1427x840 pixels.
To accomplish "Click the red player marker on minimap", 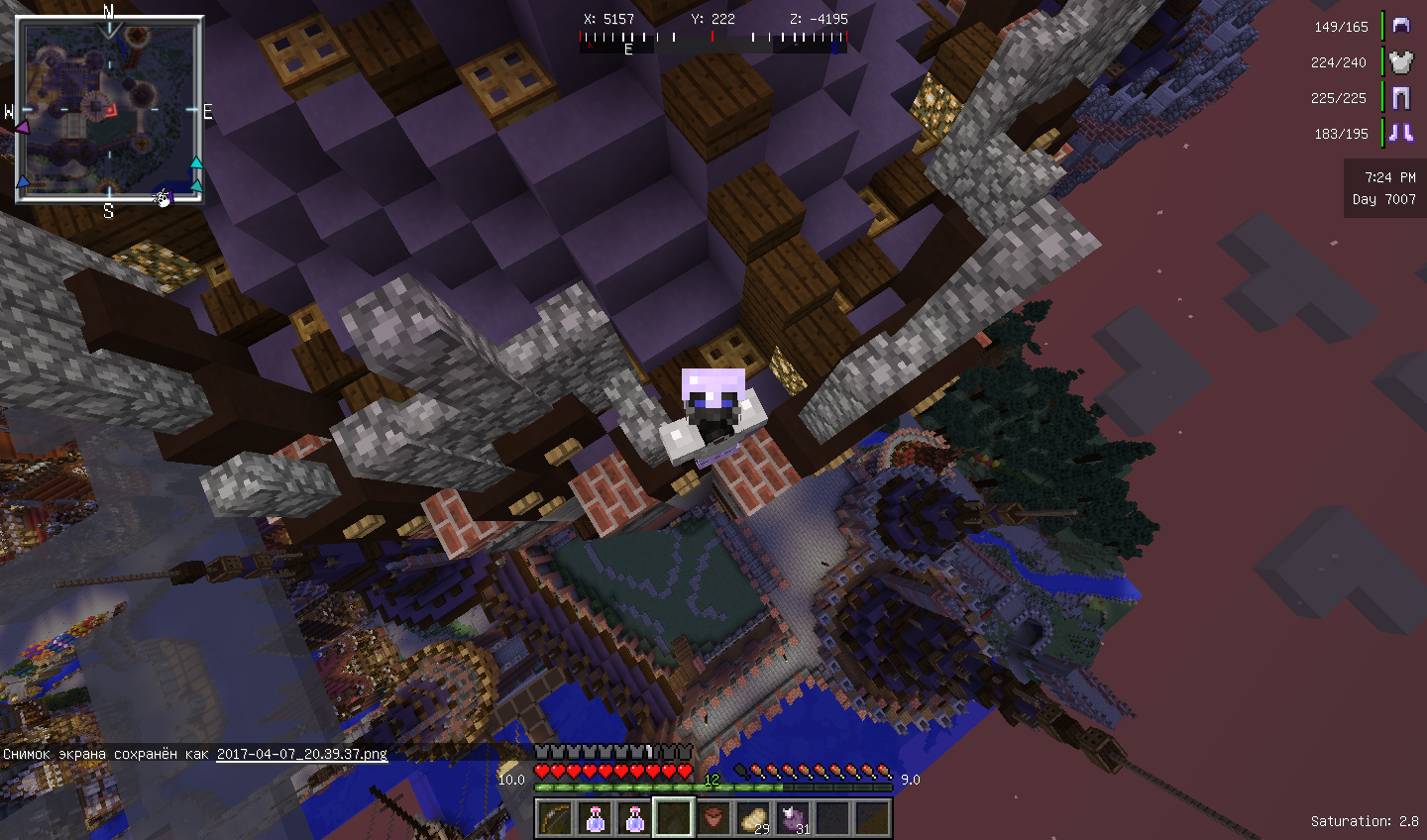I will click(x=112, y=110).
